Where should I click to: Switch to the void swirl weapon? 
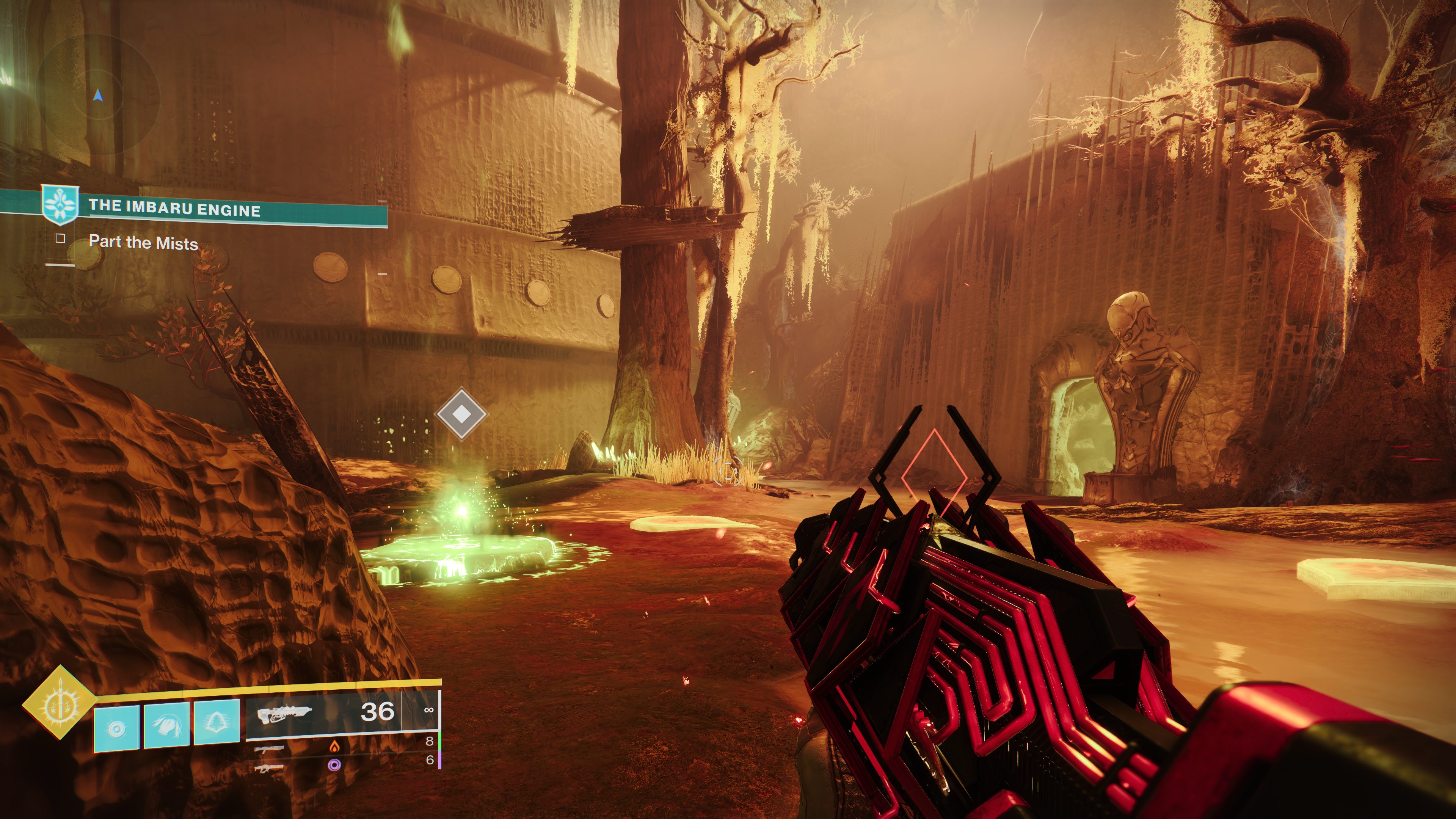click(334, 765)
